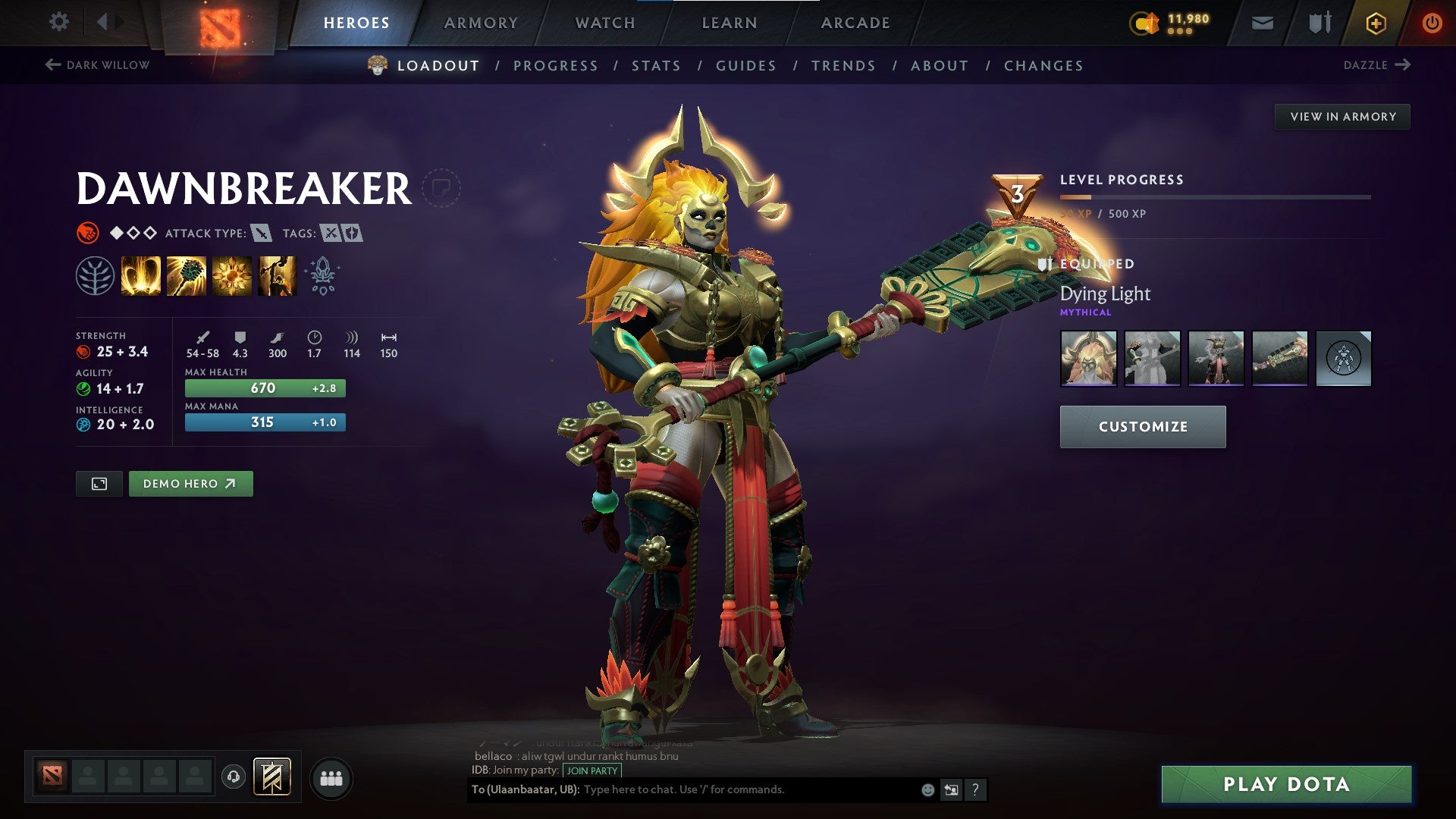Image resolution: width=1456 pixels, height=819 pixels.
Task: Toggle the expand portrait icon beside Demo Hero
Action: pos(99,483)
